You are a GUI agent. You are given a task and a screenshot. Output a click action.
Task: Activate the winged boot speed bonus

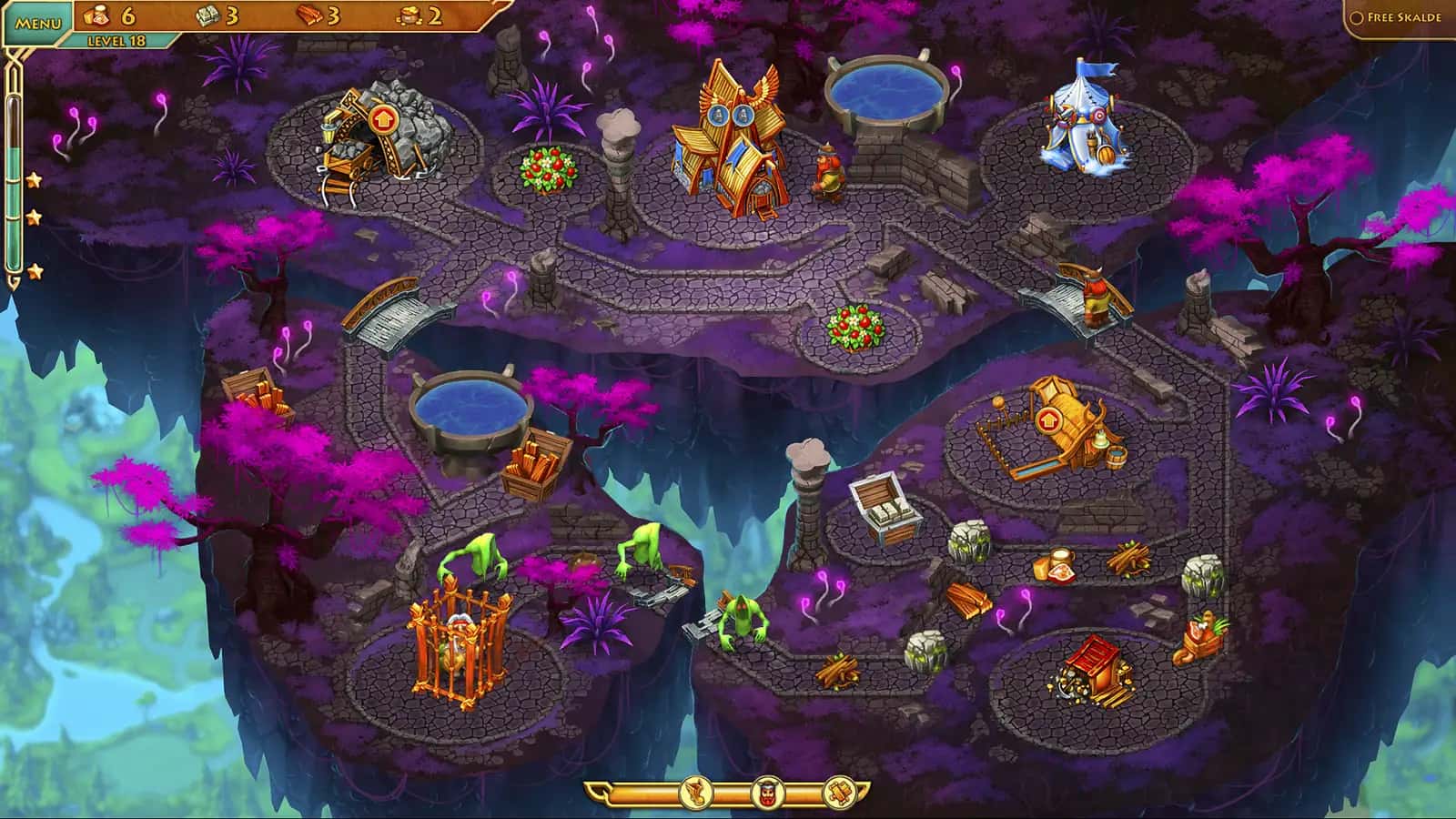click(696, 794)
